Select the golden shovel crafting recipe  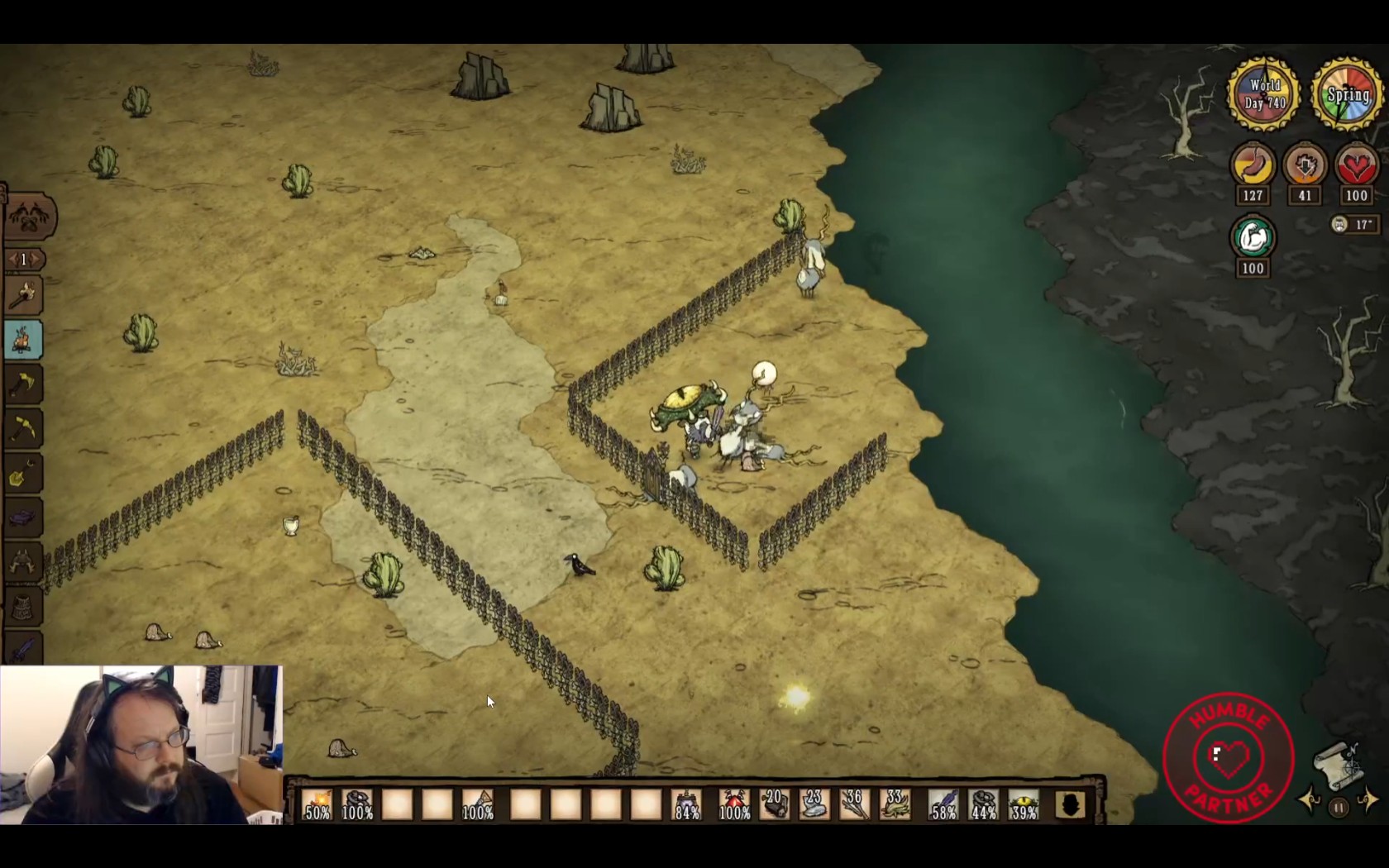[23, 474]
